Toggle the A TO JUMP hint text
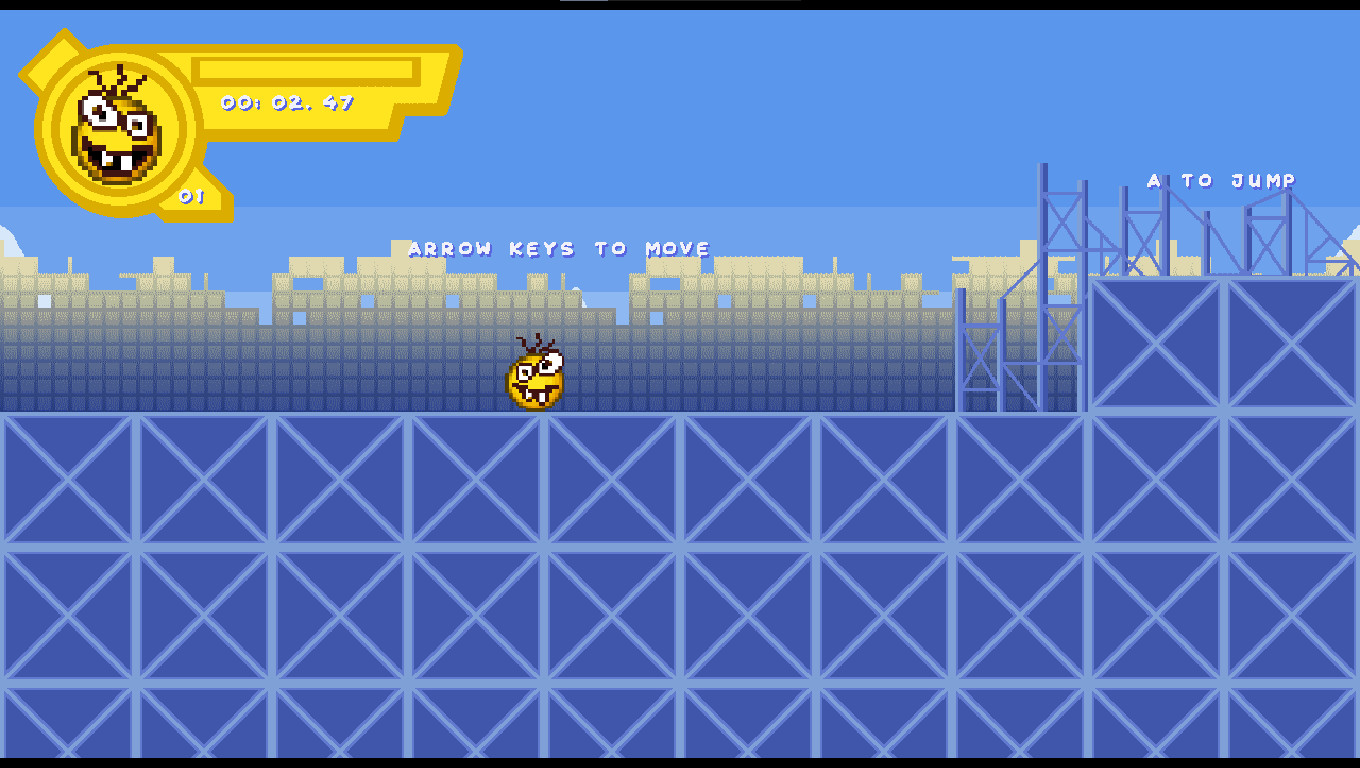Screen dimensions: 1360x768 (1221, 180)
